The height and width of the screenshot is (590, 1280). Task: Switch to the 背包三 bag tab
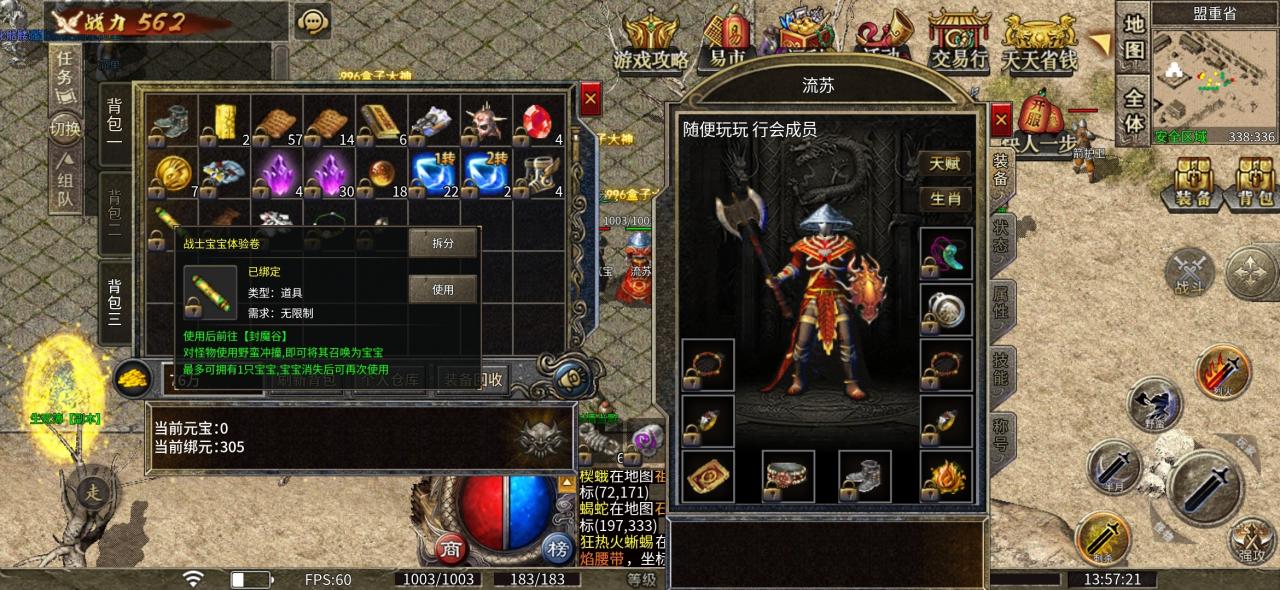pos(114,303)
